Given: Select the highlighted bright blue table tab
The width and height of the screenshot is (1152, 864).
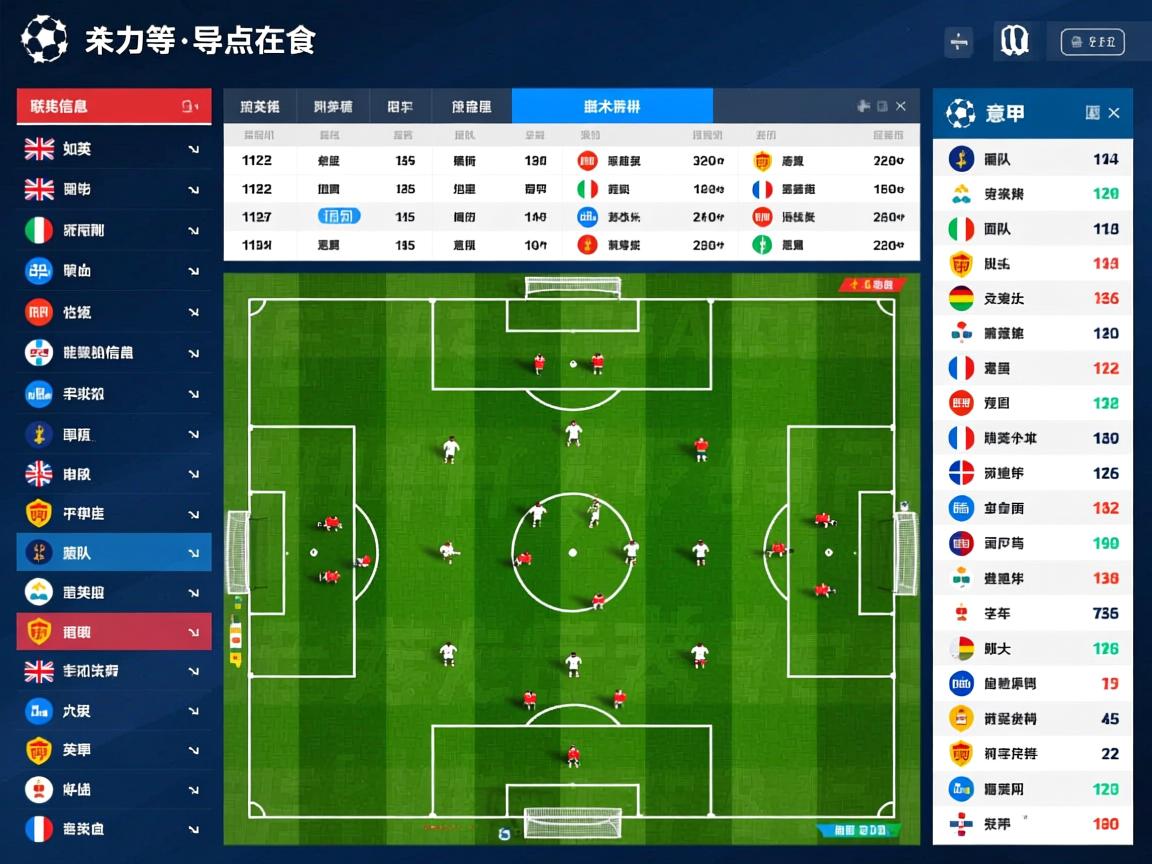Looking at the screenshot, I should (612, 106).
